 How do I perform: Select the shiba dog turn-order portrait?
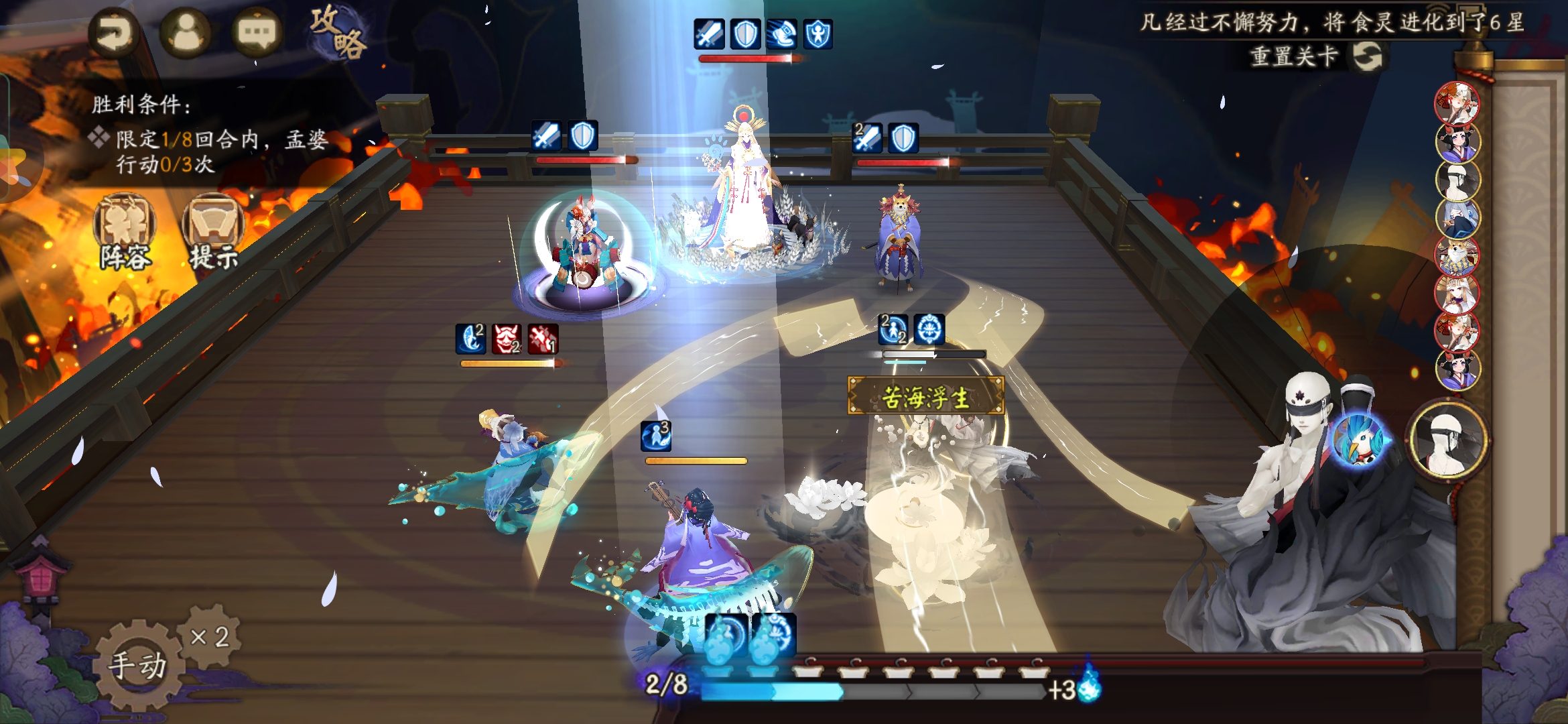(1457, 255)
